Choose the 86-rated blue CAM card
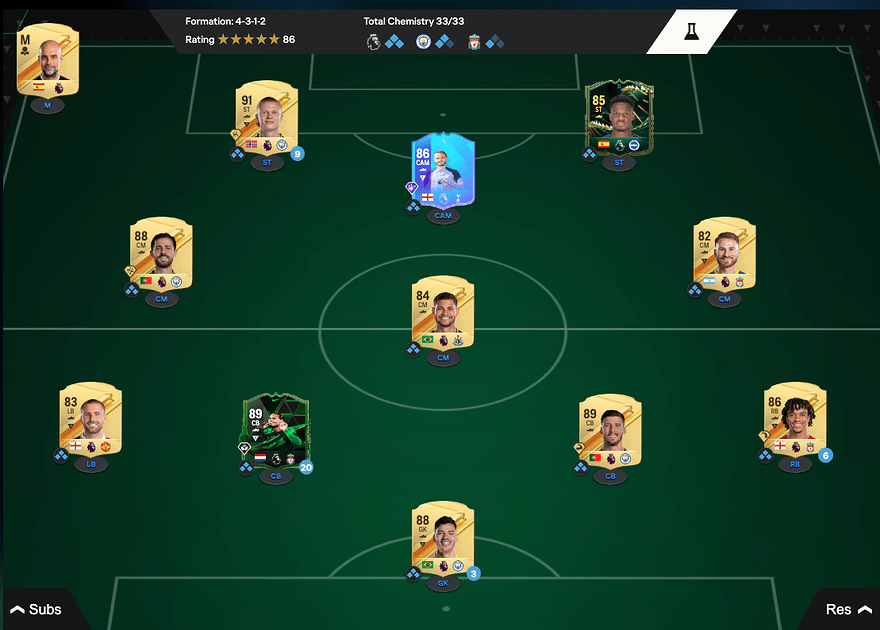The image size is (880, 630). click(x=443, y=172)
